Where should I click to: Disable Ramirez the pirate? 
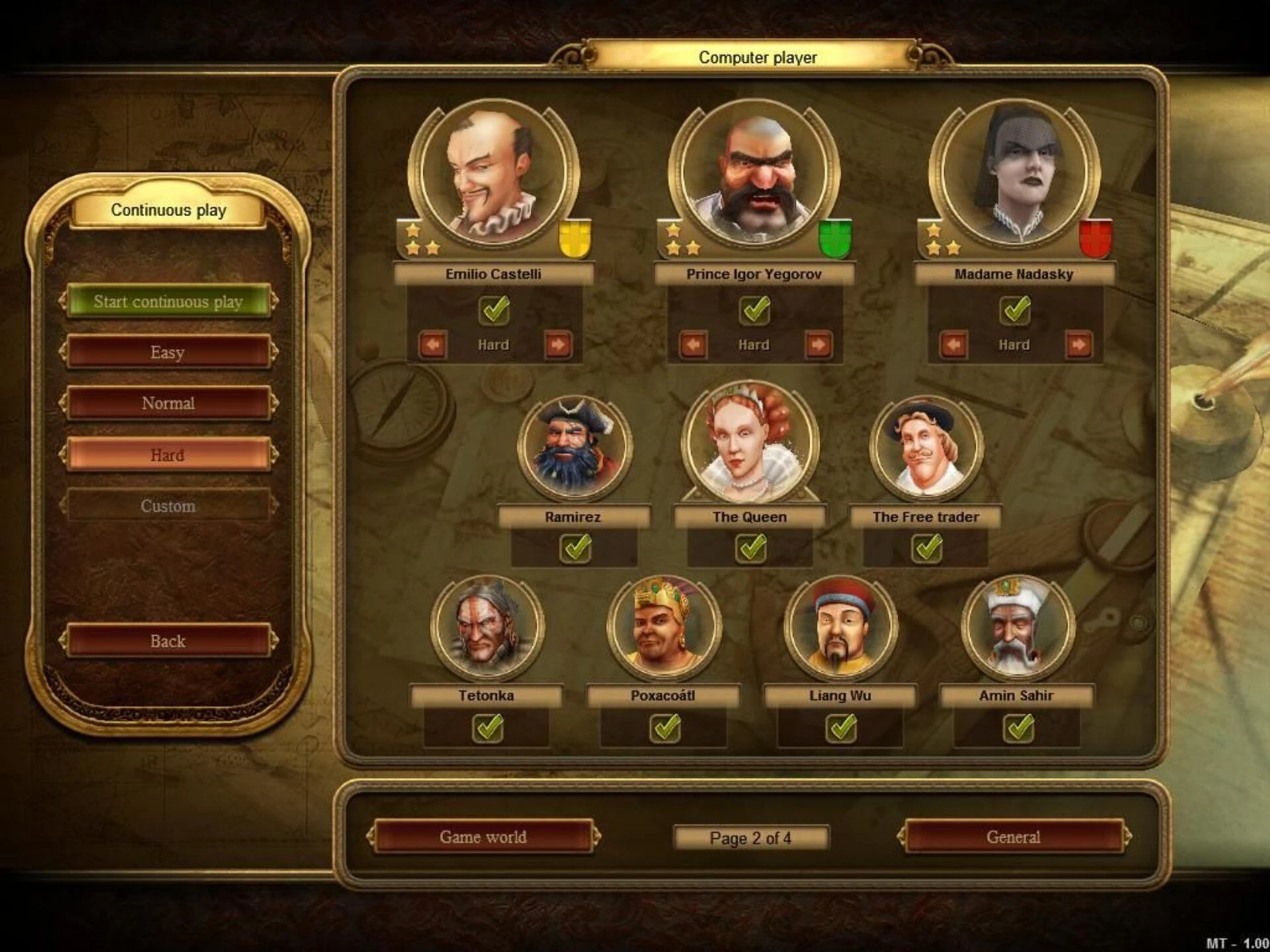click(575, 548)
